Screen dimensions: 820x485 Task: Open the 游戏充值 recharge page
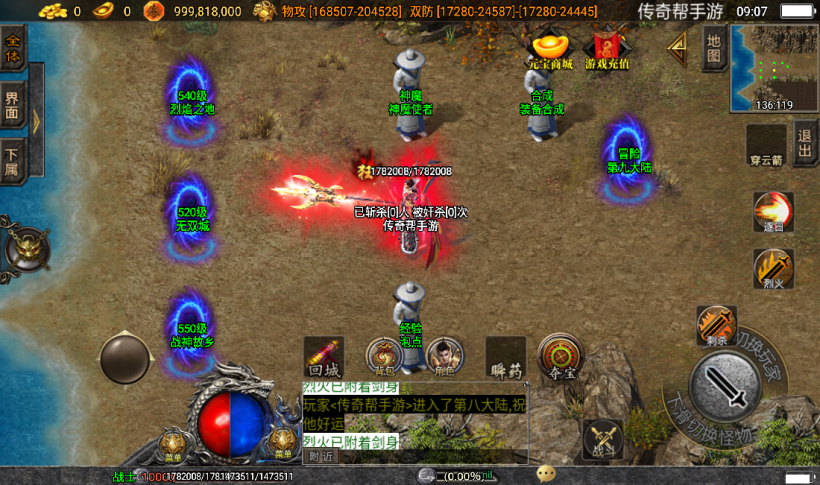[607, 51]
